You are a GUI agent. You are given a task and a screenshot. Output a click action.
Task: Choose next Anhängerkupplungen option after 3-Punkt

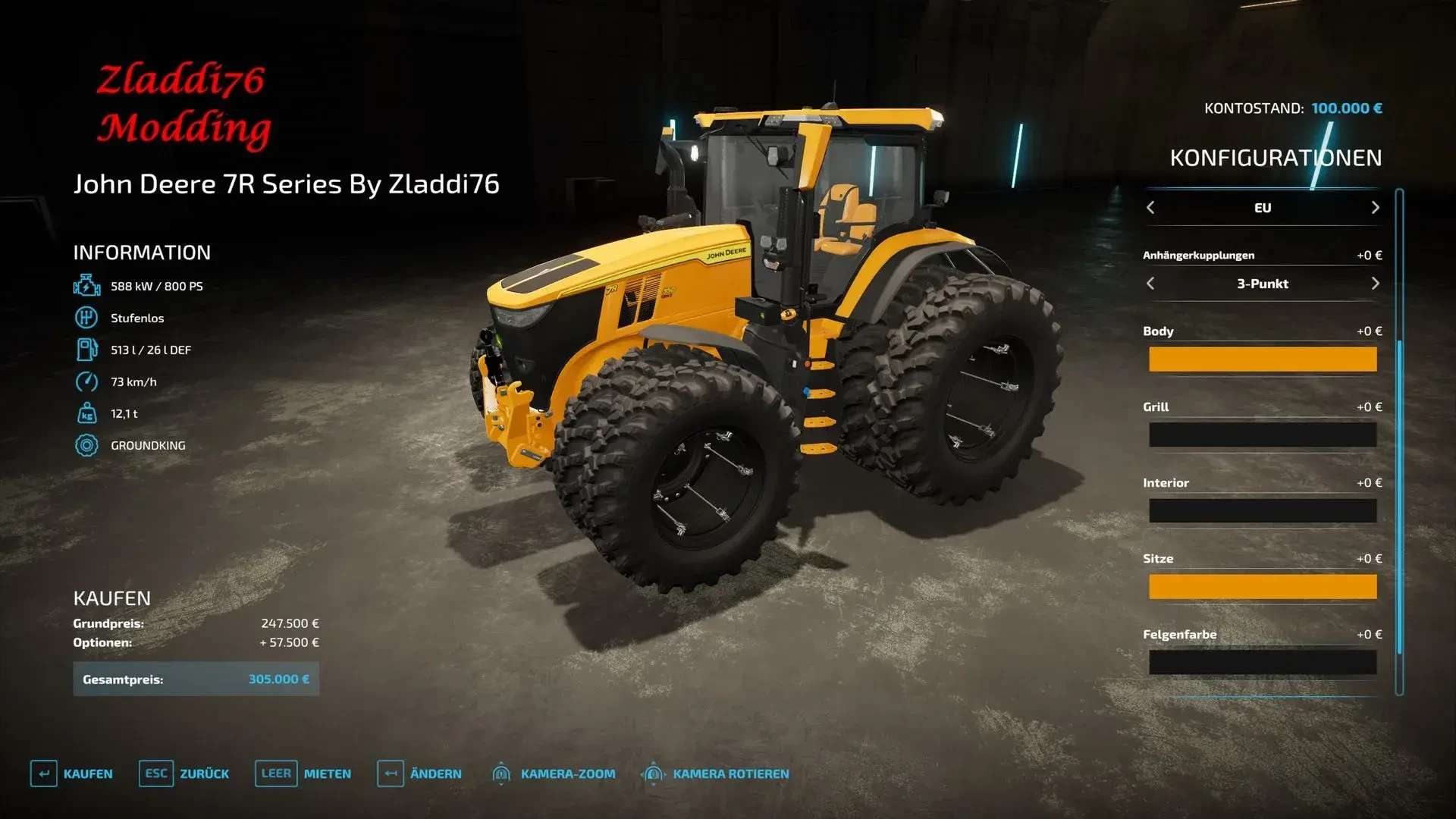1375,284
